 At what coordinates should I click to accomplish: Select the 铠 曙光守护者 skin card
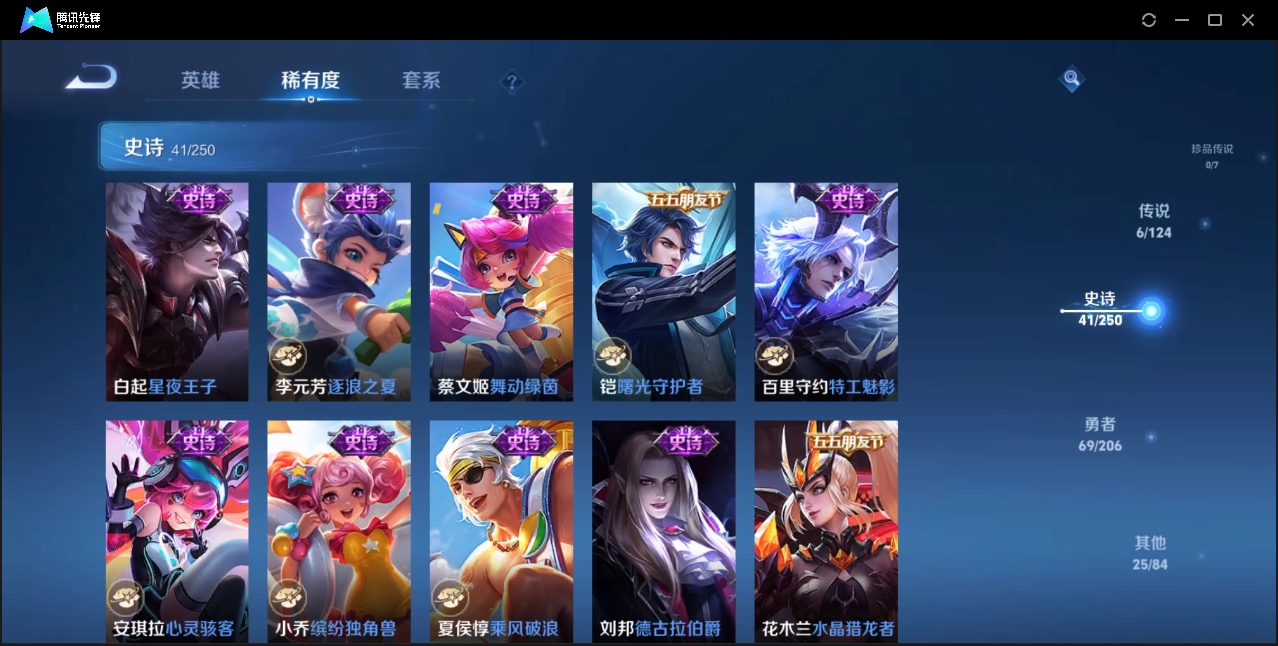(x=663, y=292)
